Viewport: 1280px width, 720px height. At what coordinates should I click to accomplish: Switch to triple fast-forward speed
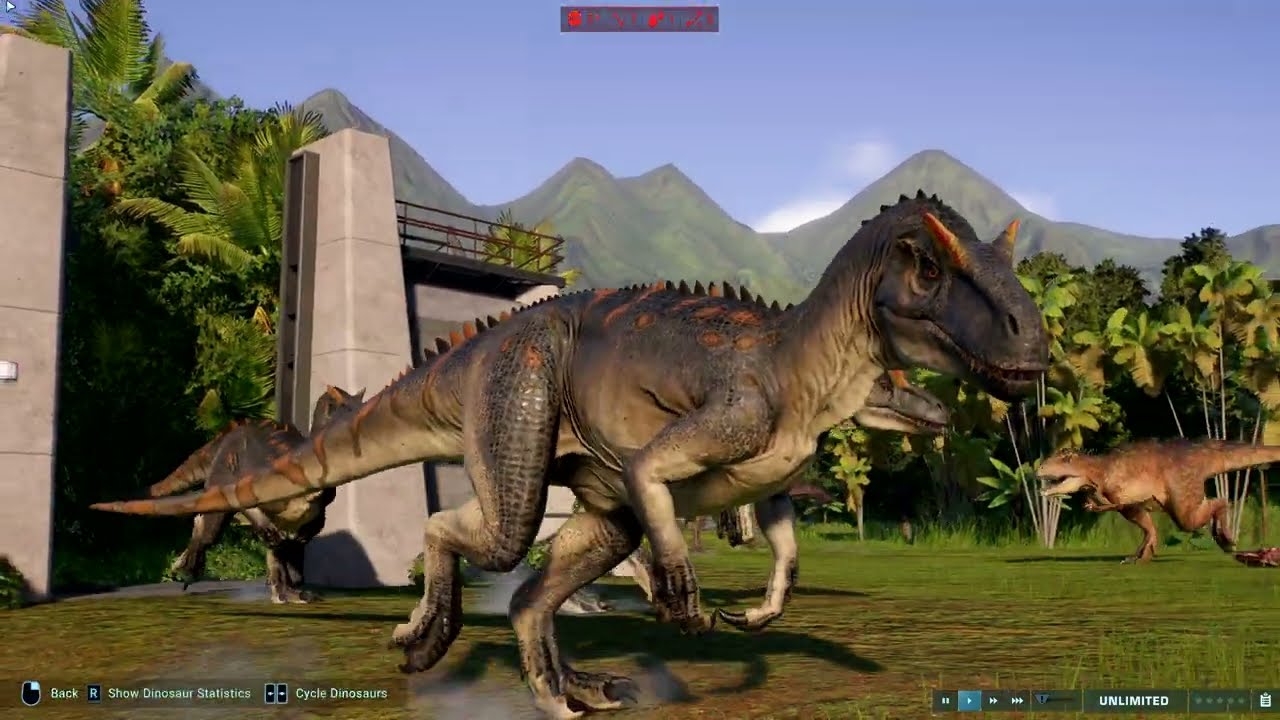1017,701
